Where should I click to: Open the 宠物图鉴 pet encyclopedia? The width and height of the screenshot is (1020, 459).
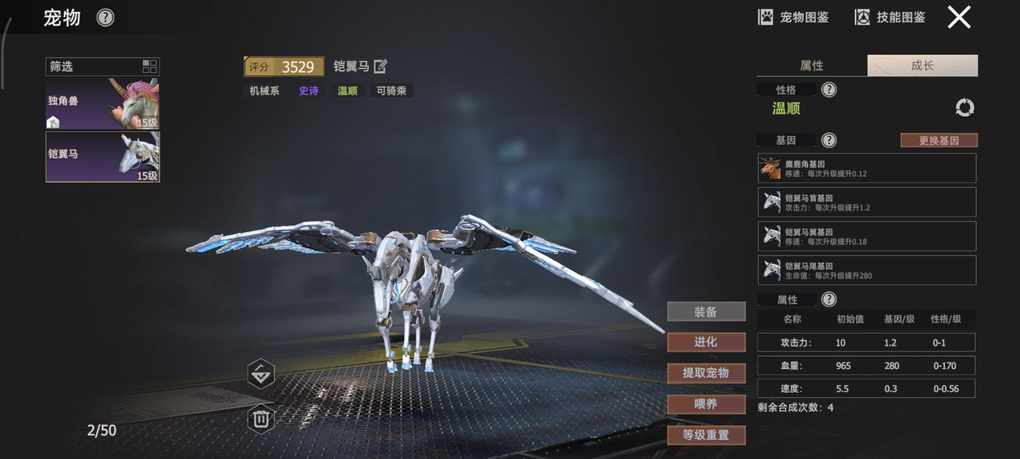click(794, 17)
